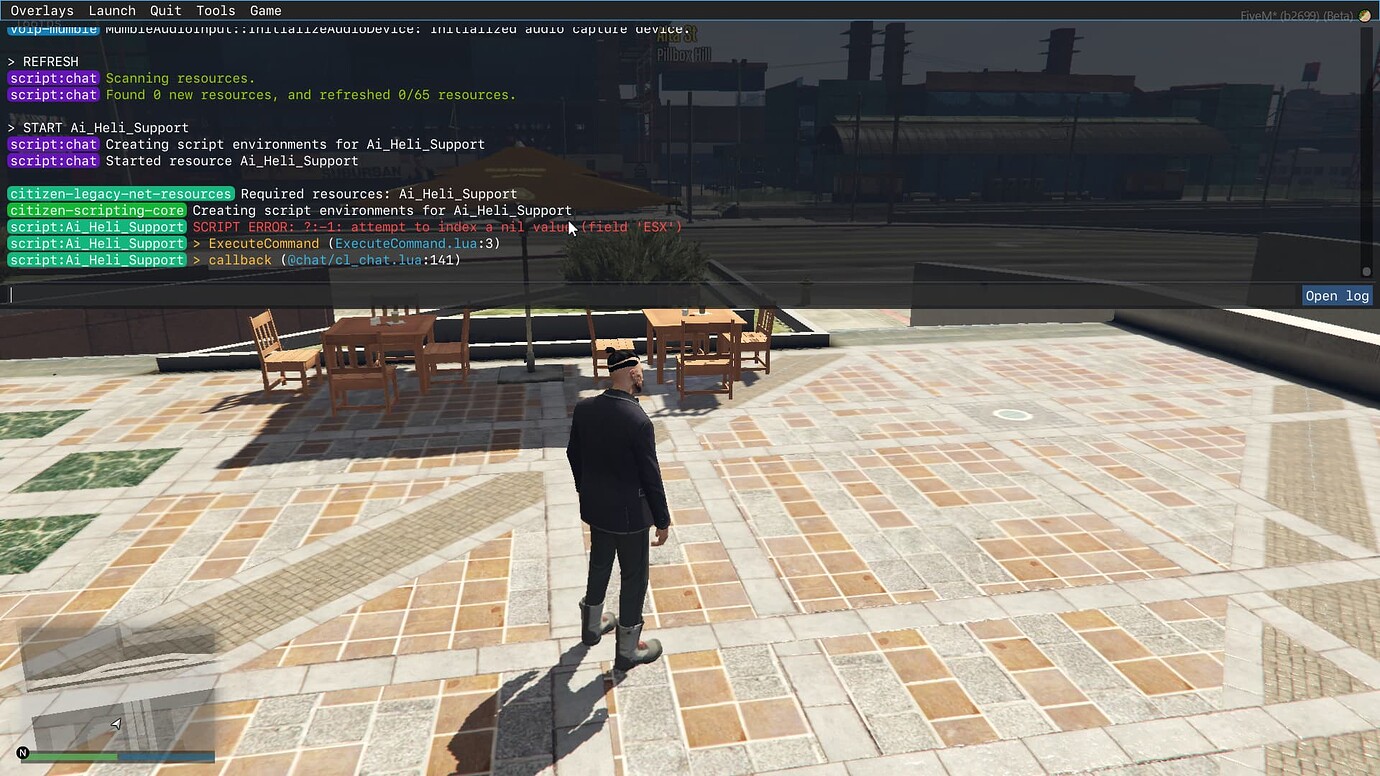Click the voip-mumble blue tag badge
This screenshot has height=776, width=1380.
[53, 28]
